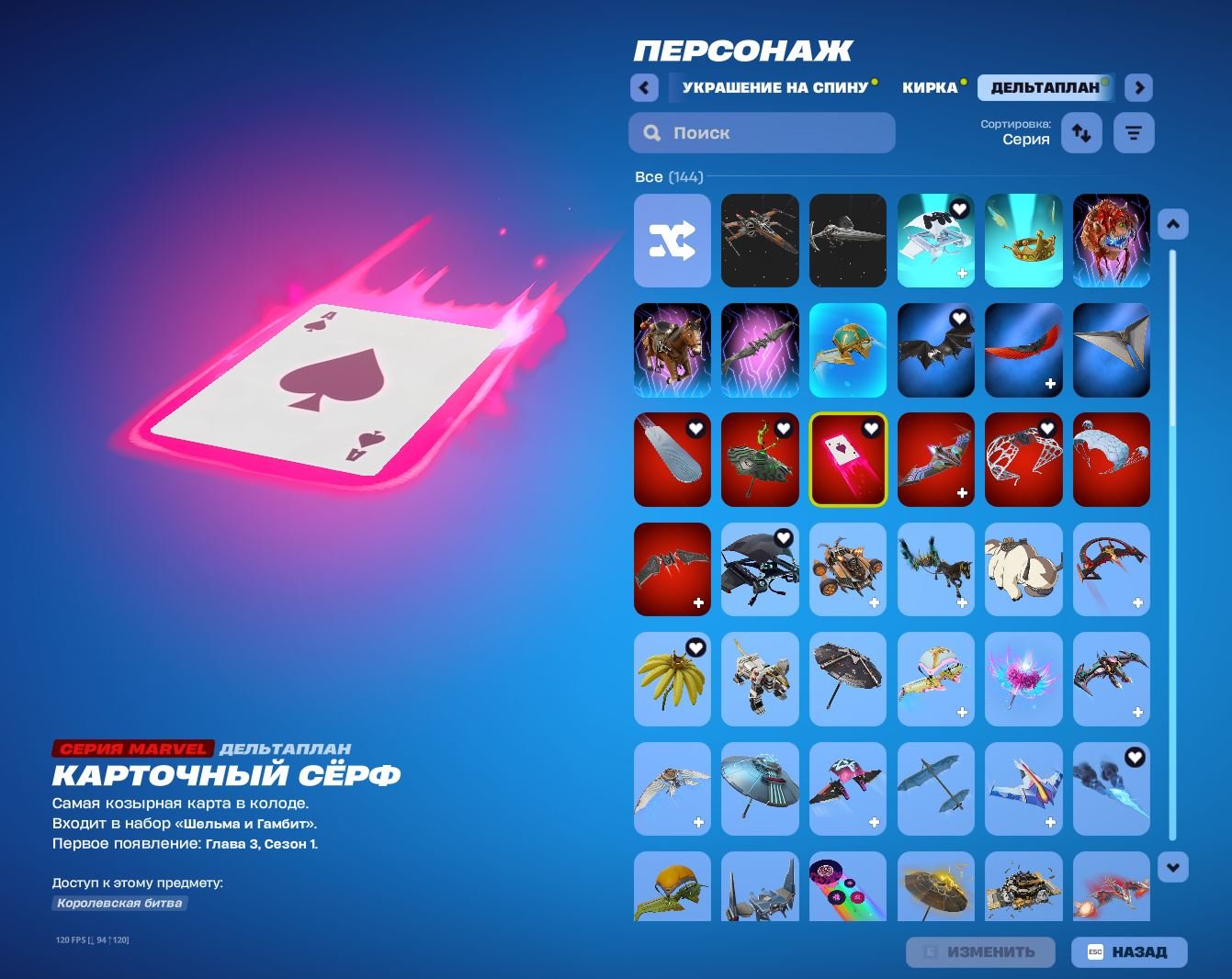Screen dimensions: 1232x979
Task: Click the Королевская битва access tag
Action: [x=119, y=904]
